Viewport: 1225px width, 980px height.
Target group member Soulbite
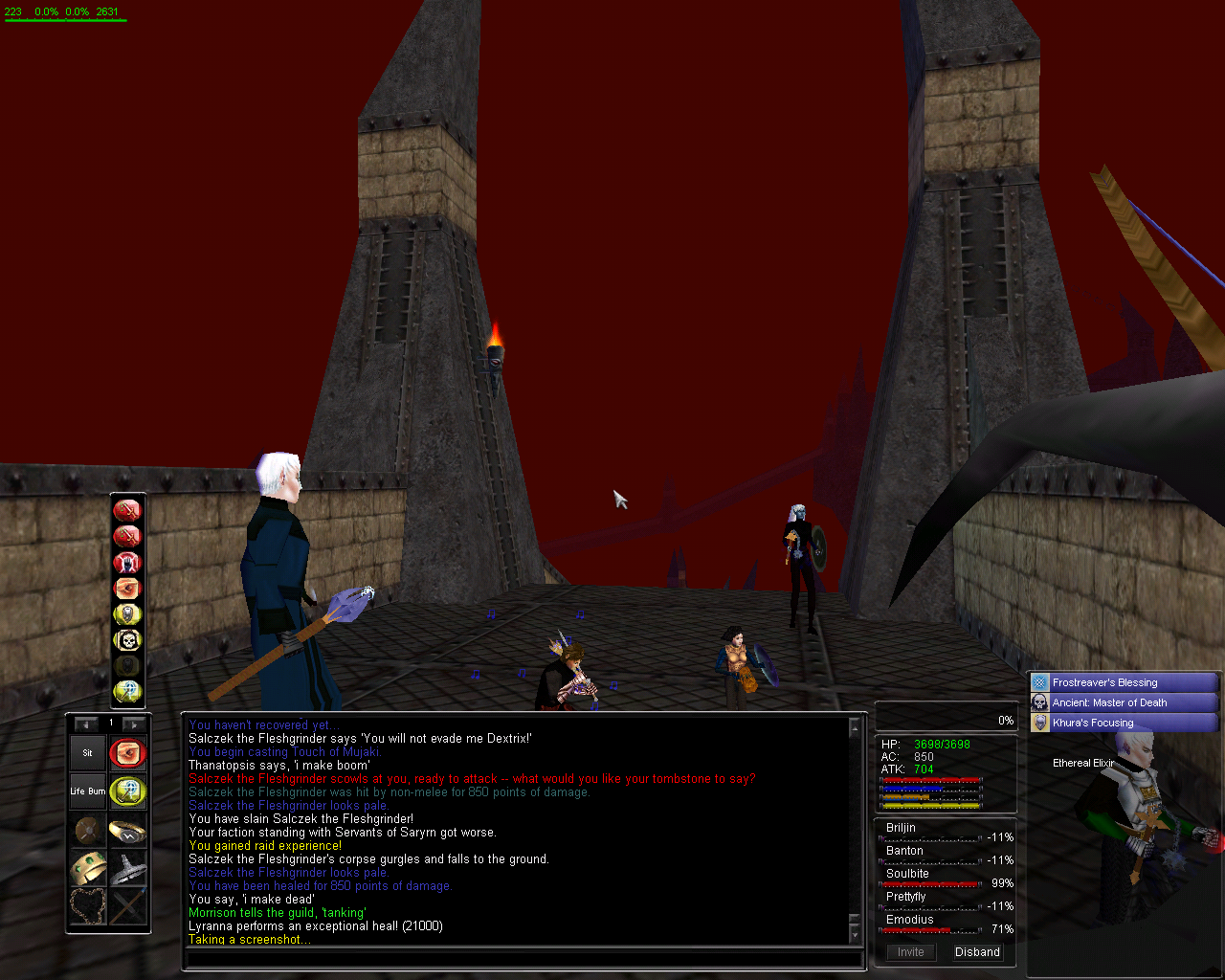click(907, 874)
